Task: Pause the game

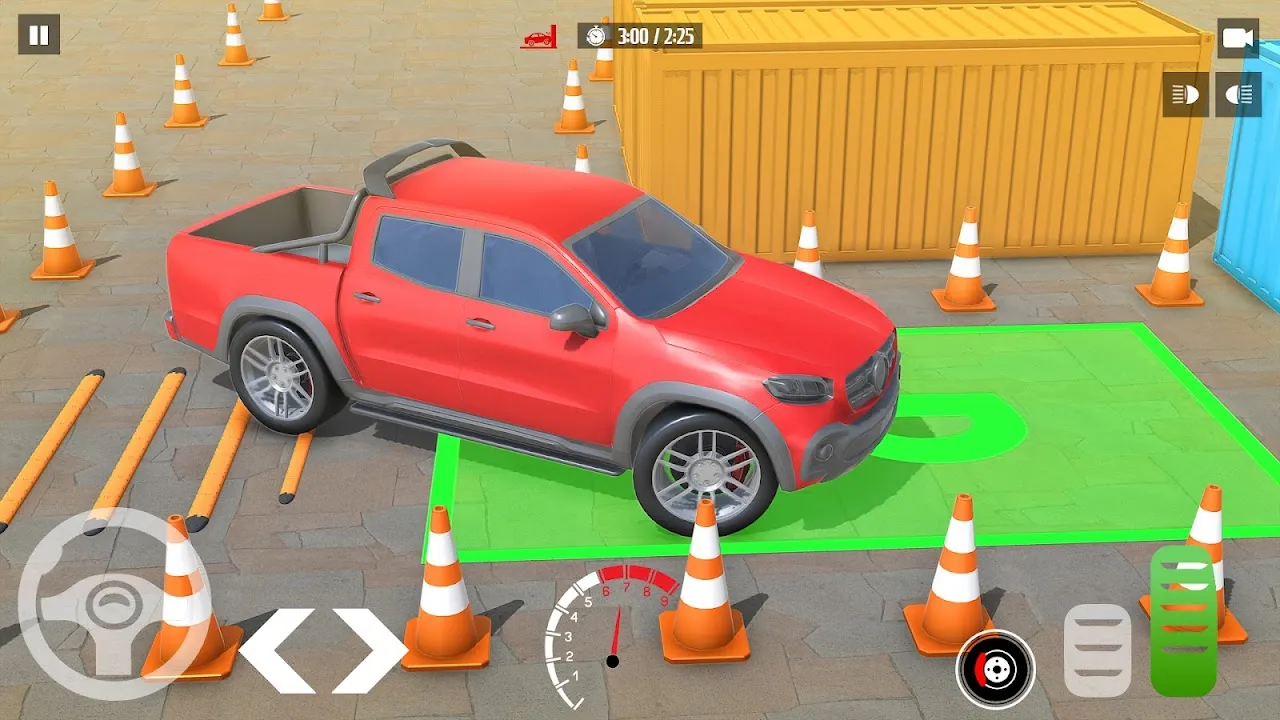Action: tap(39, 35)
